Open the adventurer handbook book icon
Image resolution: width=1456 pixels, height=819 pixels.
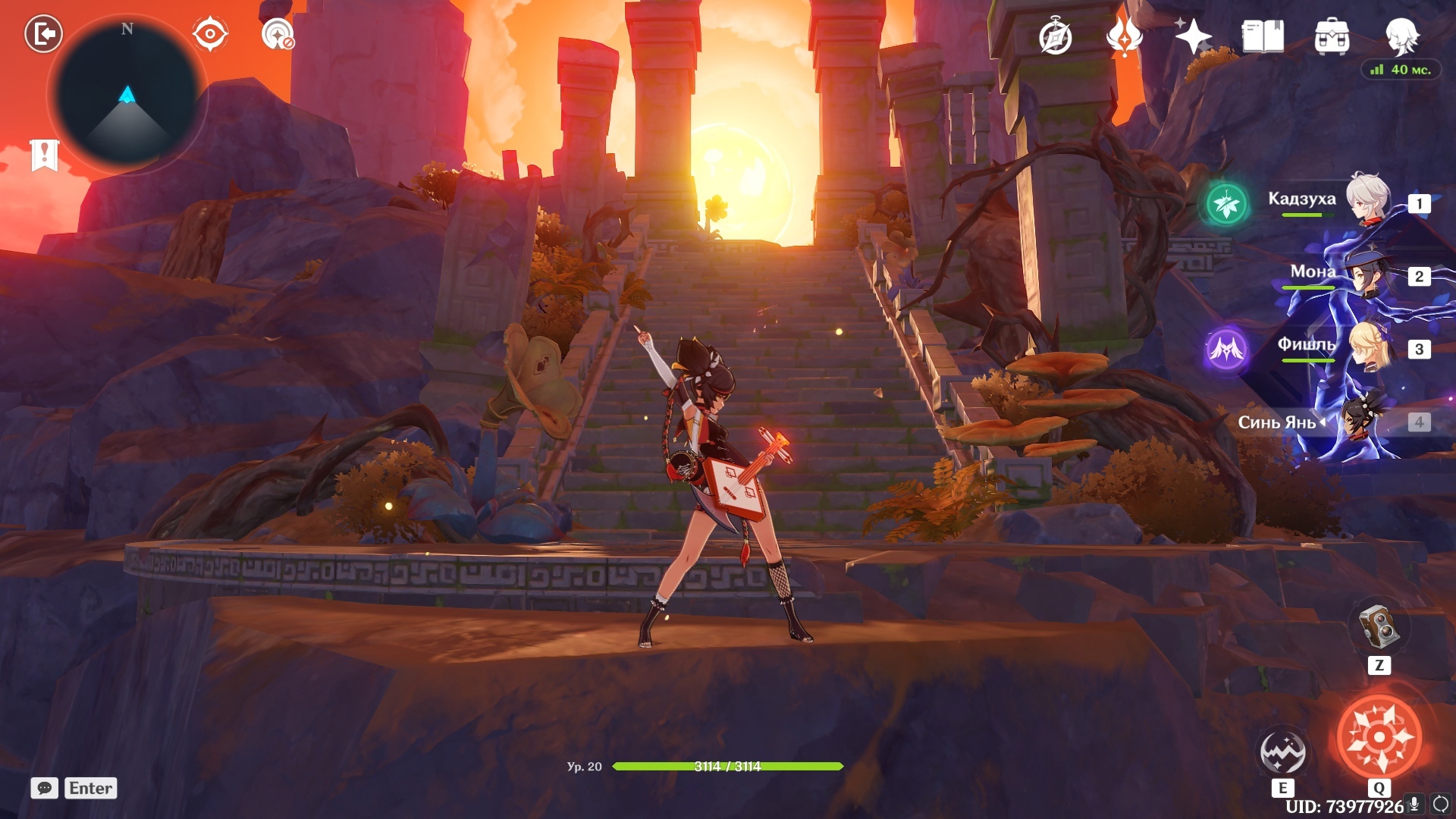1263,36
